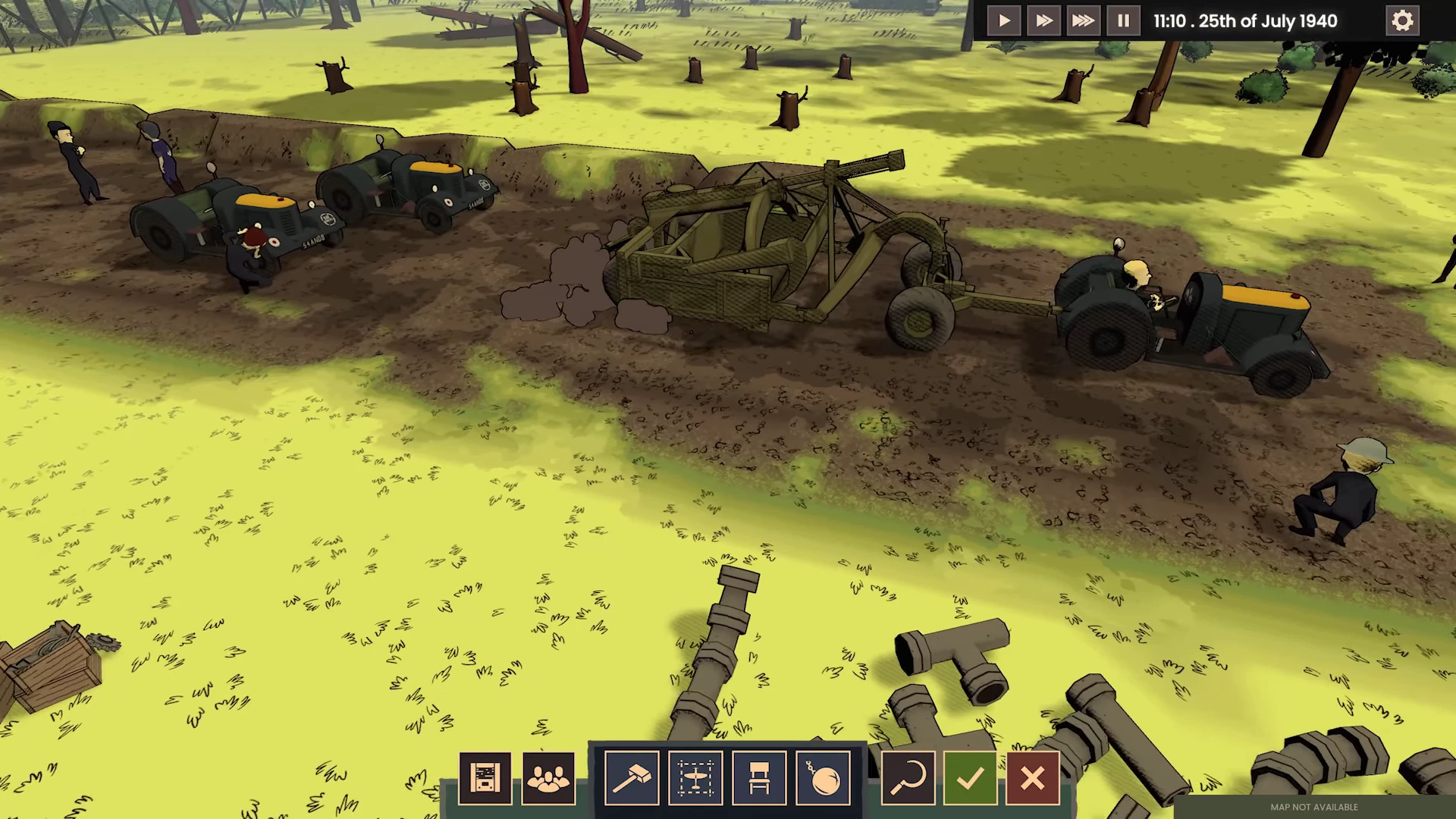Image resolution: width=1456 pixels, height=819 pixels.
Task: Confirm with the green checkmark button
Action: pos(970,778)
